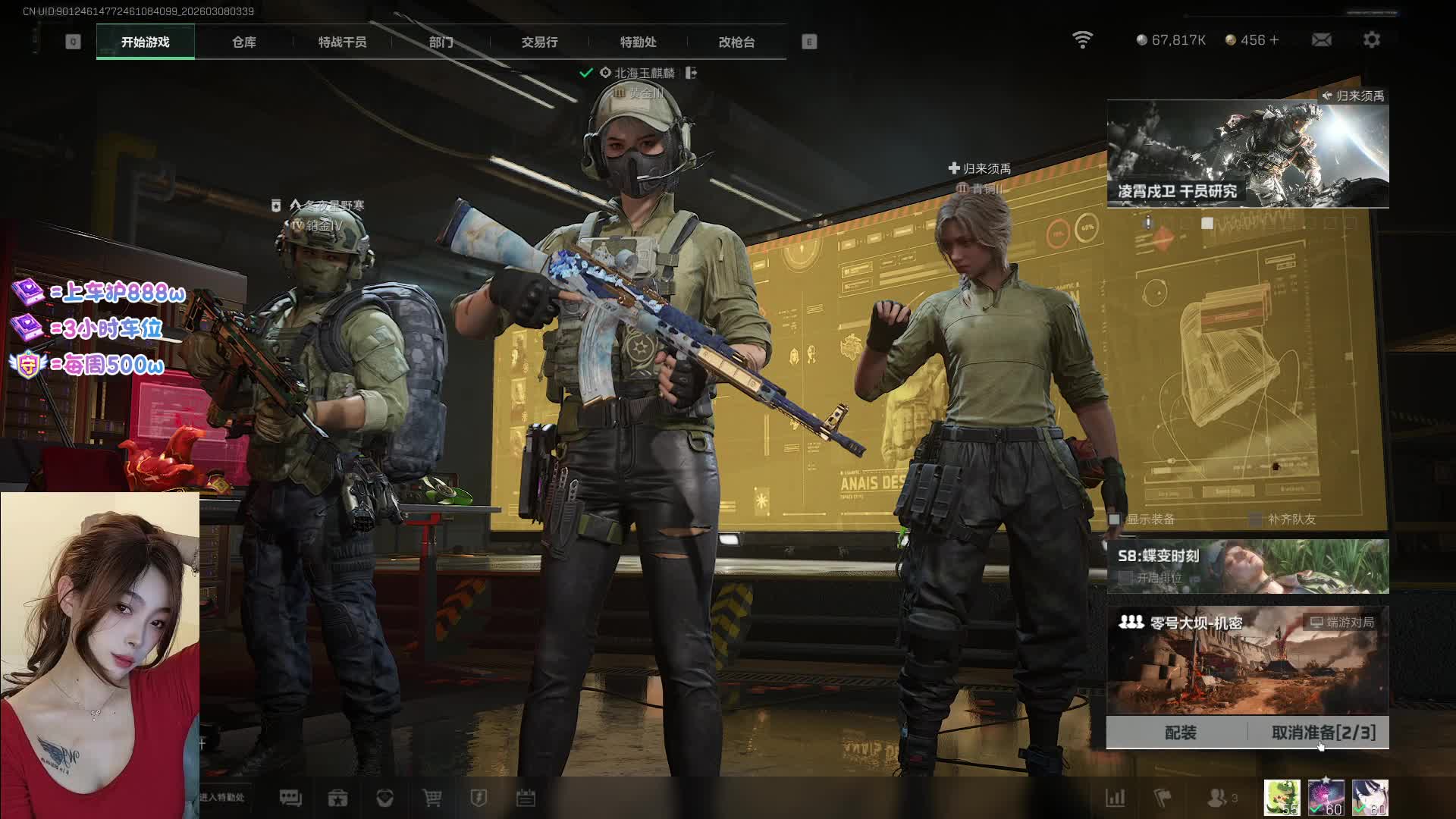This screenshot has height=819, width=1456.
Task: Select the 部门 tab
Action: 441,42
